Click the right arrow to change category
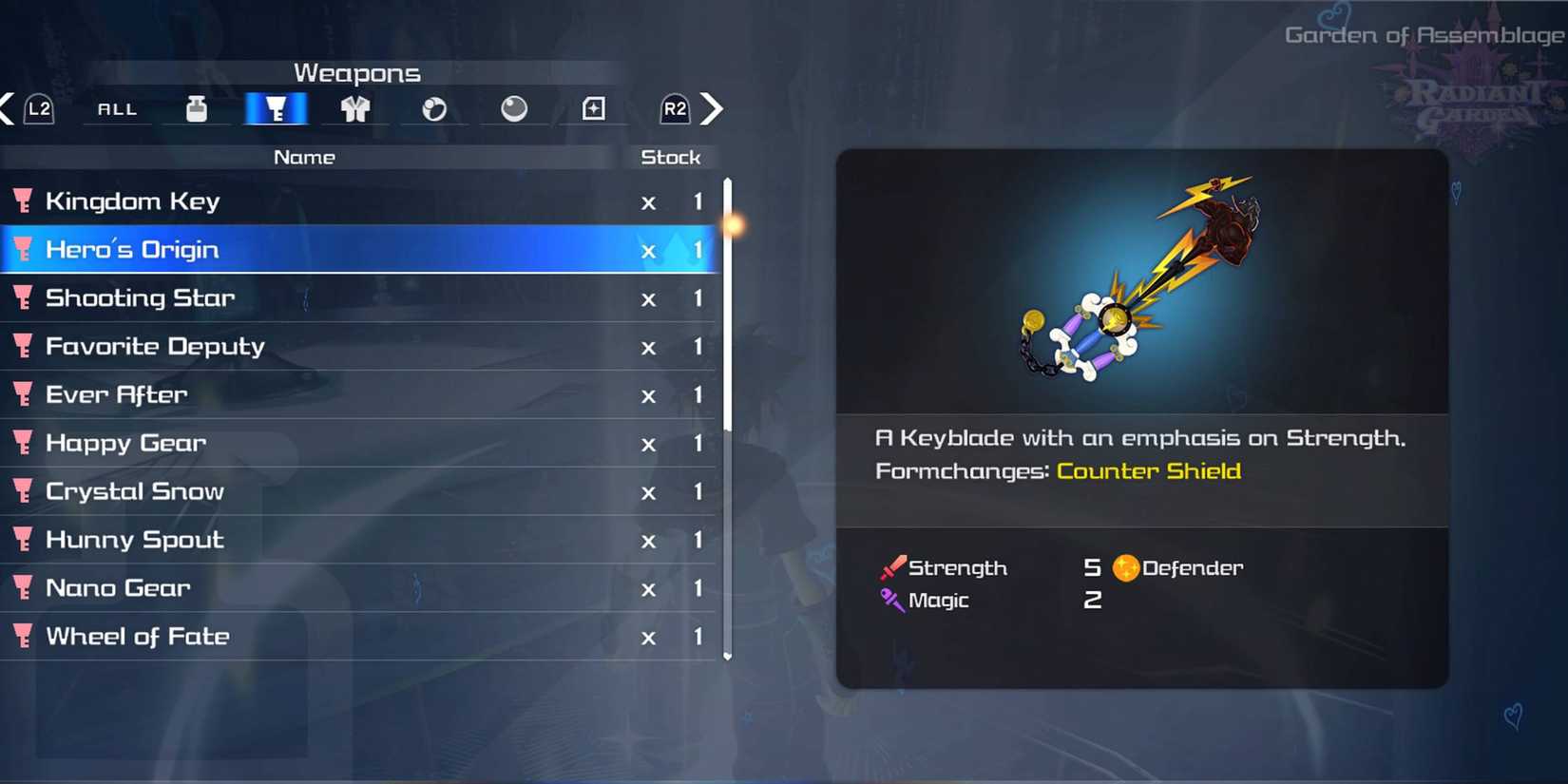This screenshot has width=1568, height=784. [x=713, y=108]
